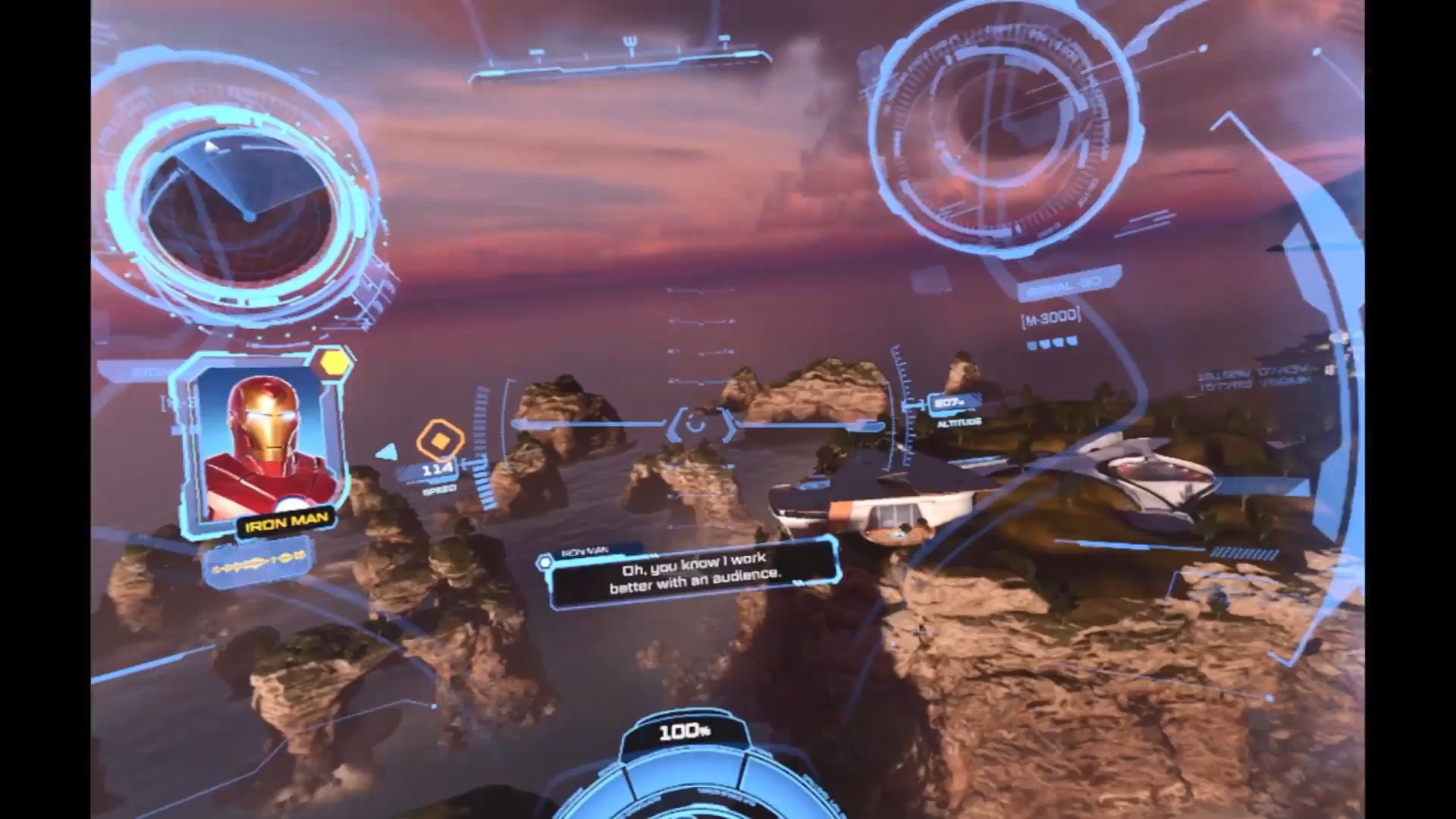1456x819 pixels.
Task: Click the circular radar minimap
Action: pyautogui.click(x=241, y=206)
